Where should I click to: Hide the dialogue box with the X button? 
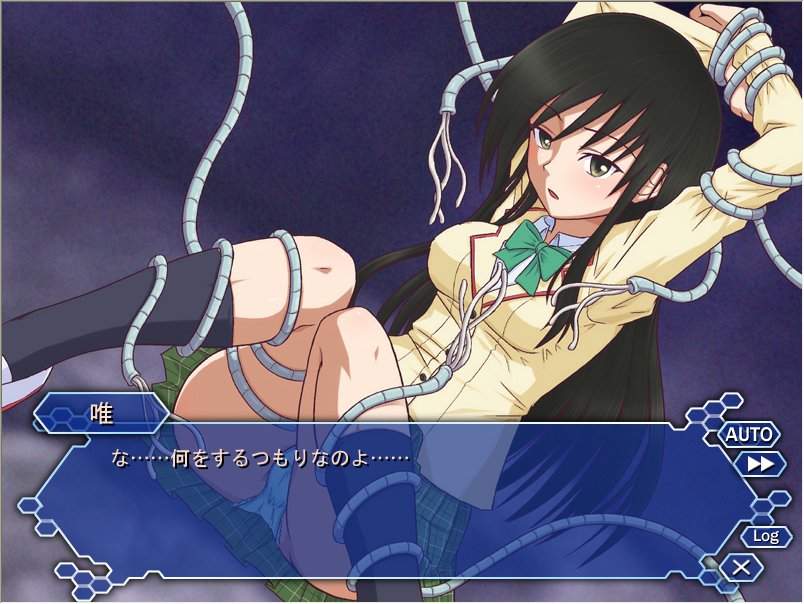(741, 568)
